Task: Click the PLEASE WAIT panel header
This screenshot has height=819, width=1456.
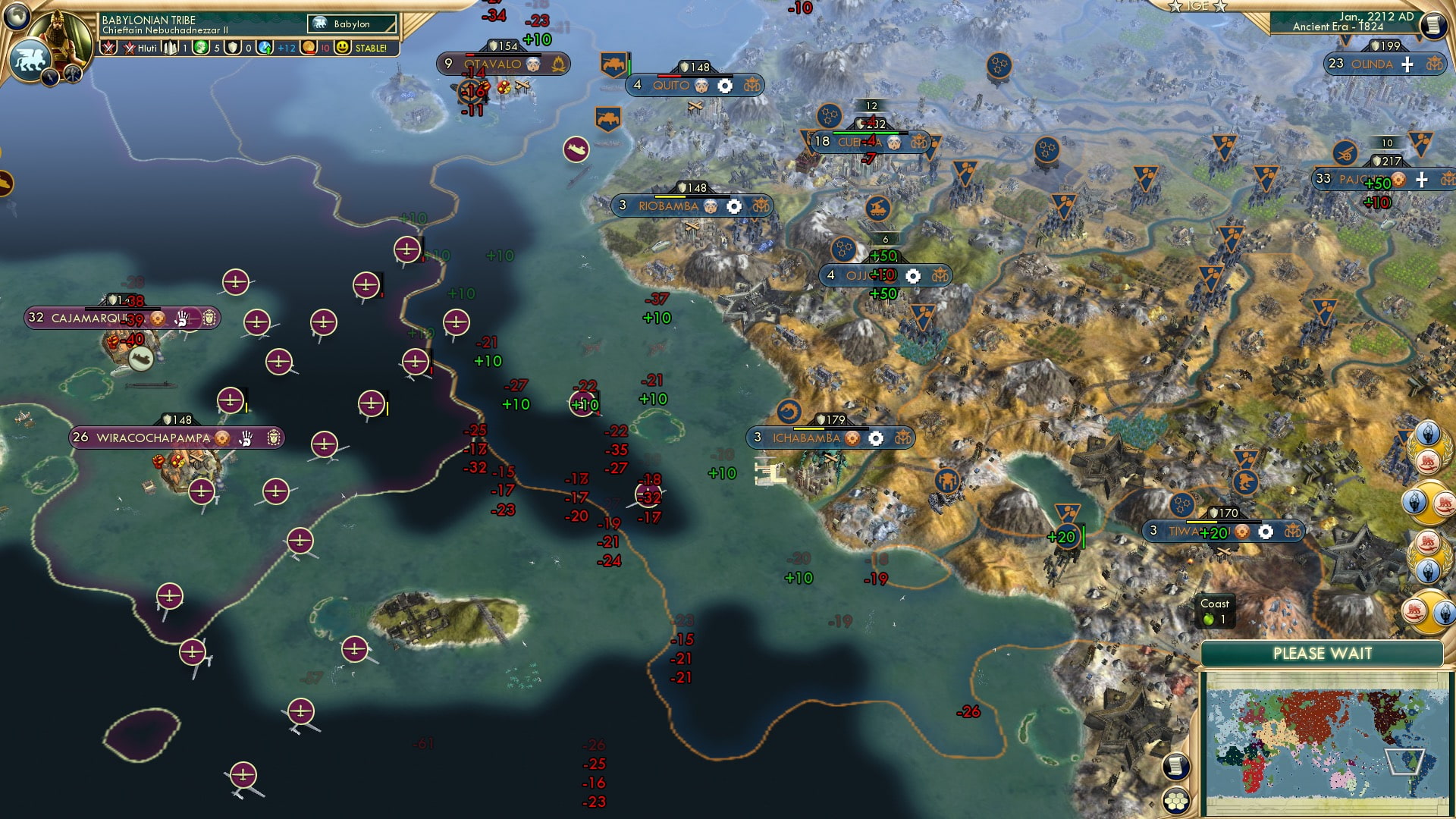Action: point(1327,652)
